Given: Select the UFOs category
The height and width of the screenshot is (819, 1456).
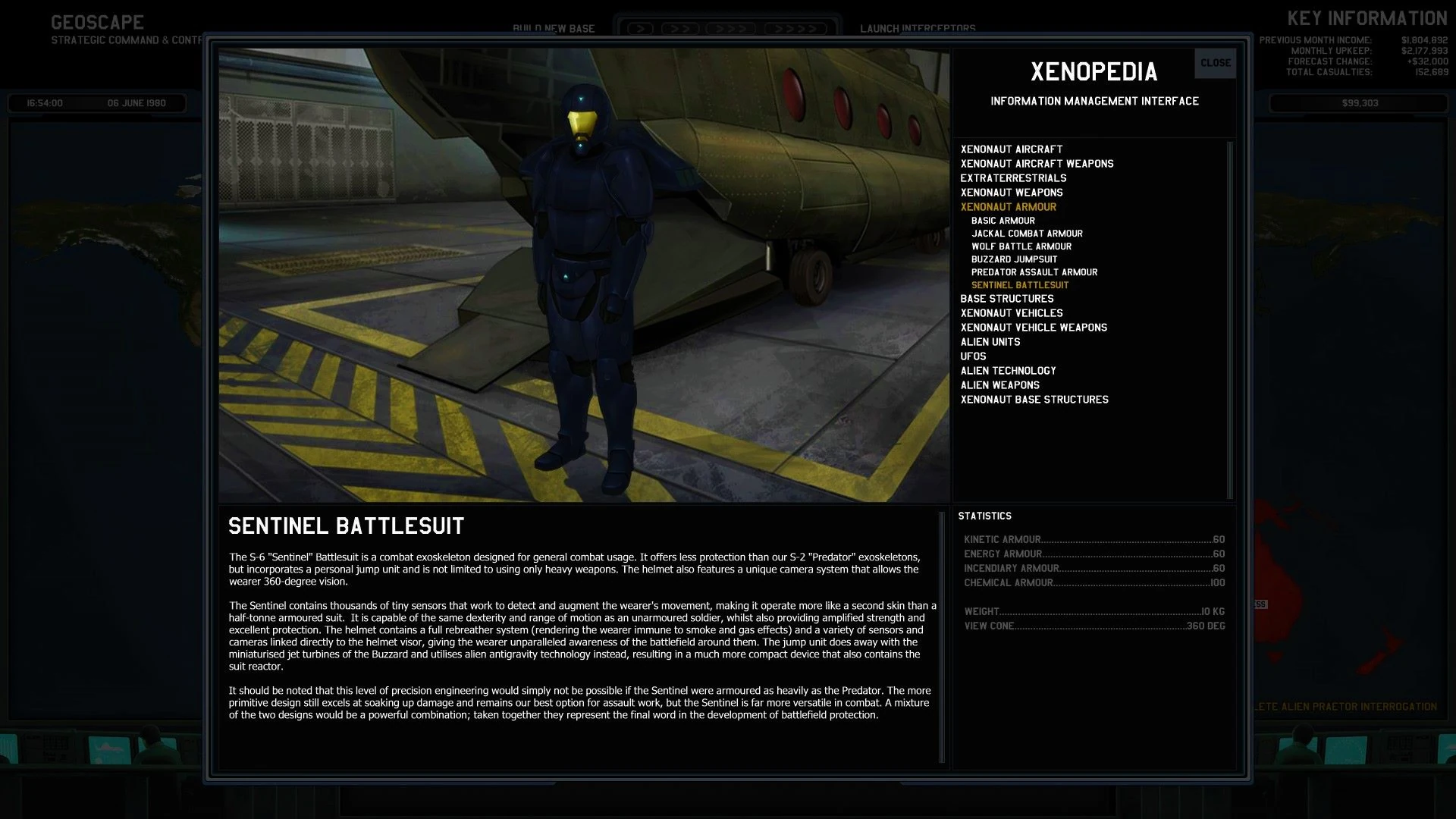Looking at the screenshot, I should 973,356.
